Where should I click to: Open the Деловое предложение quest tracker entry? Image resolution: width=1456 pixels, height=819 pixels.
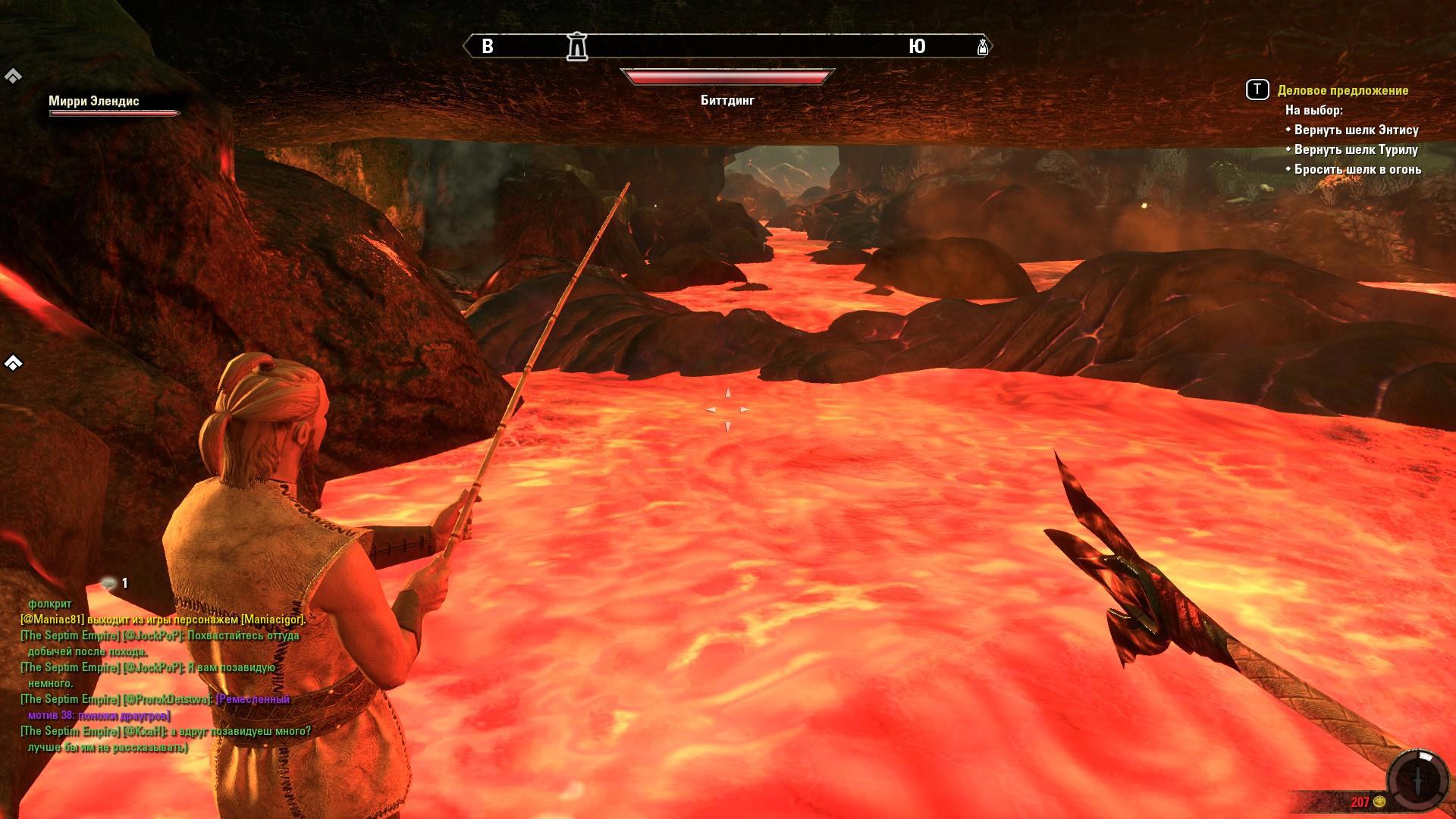(x=1342, y=90)
